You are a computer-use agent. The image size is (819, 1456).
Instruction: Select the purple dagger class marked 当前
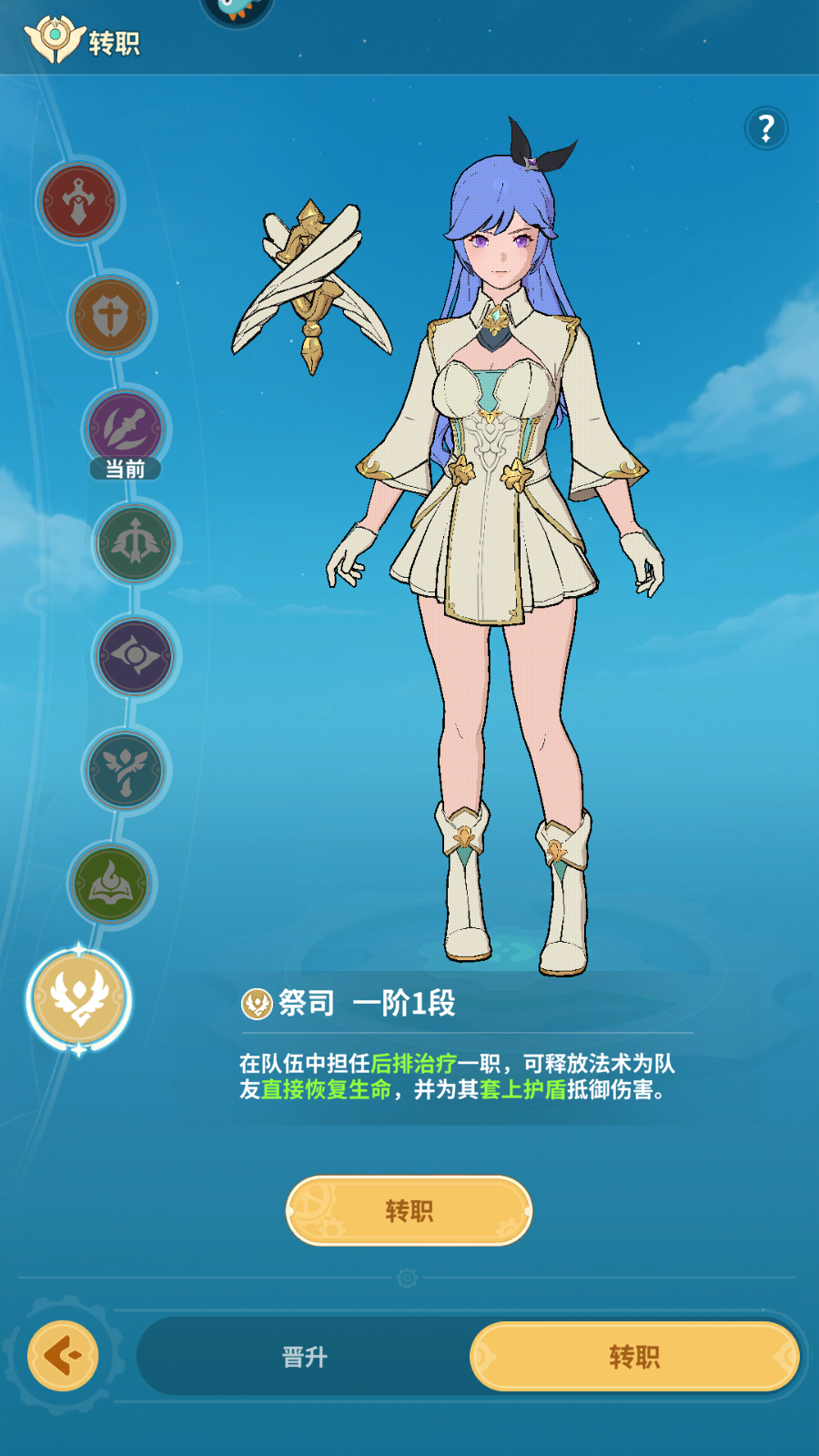pos(126,429)
